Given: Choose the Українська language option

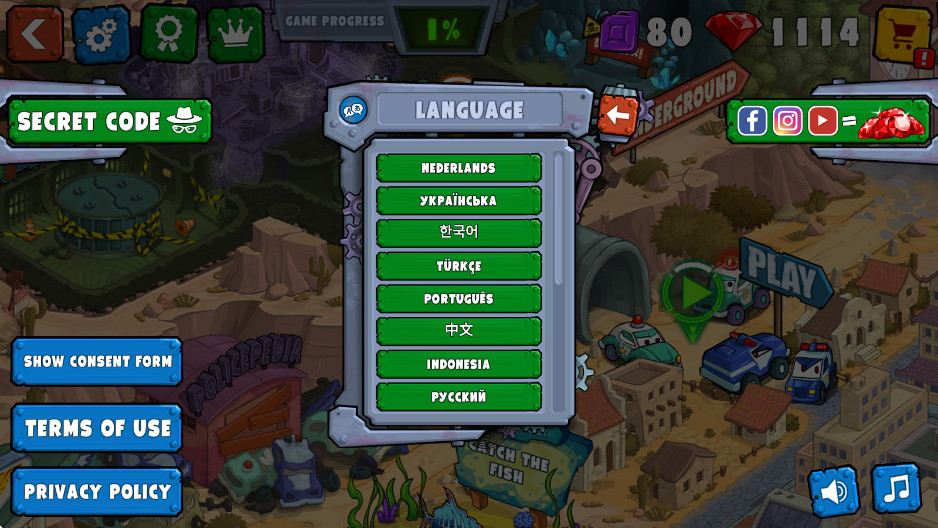Looking at the screenshot, I should [458, 200].
